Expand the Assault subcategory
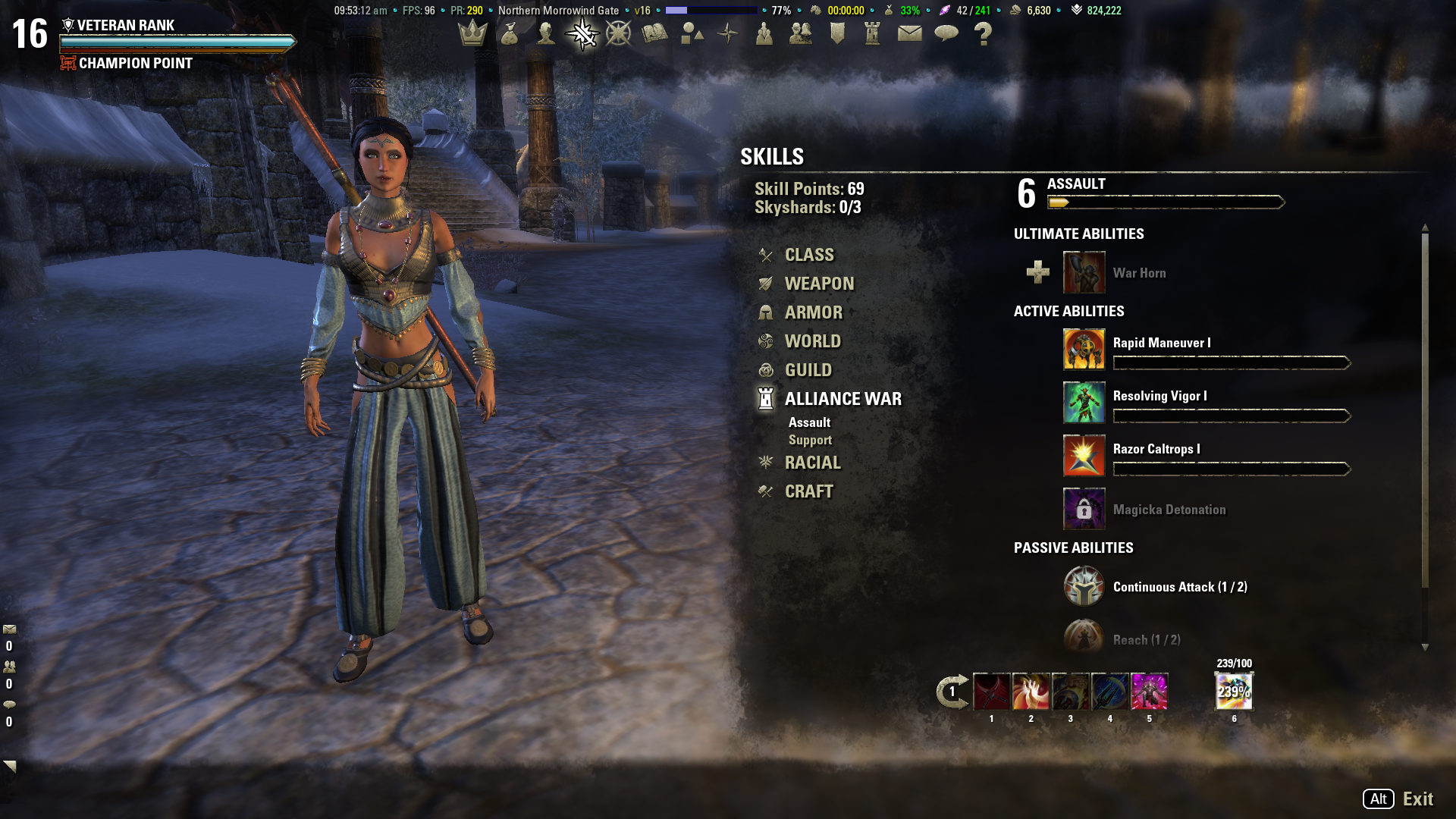The image size is (1456, 819). click(x=810, y=422)
